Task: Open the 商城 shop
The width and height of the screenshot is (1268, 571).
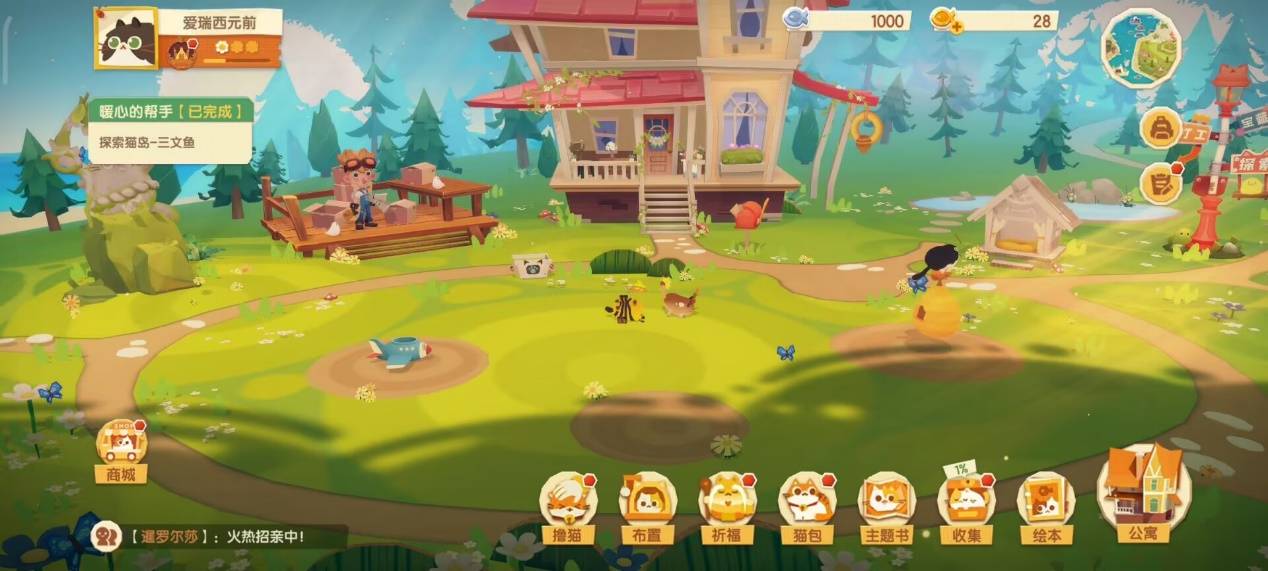Action: [x=121, y=449]
